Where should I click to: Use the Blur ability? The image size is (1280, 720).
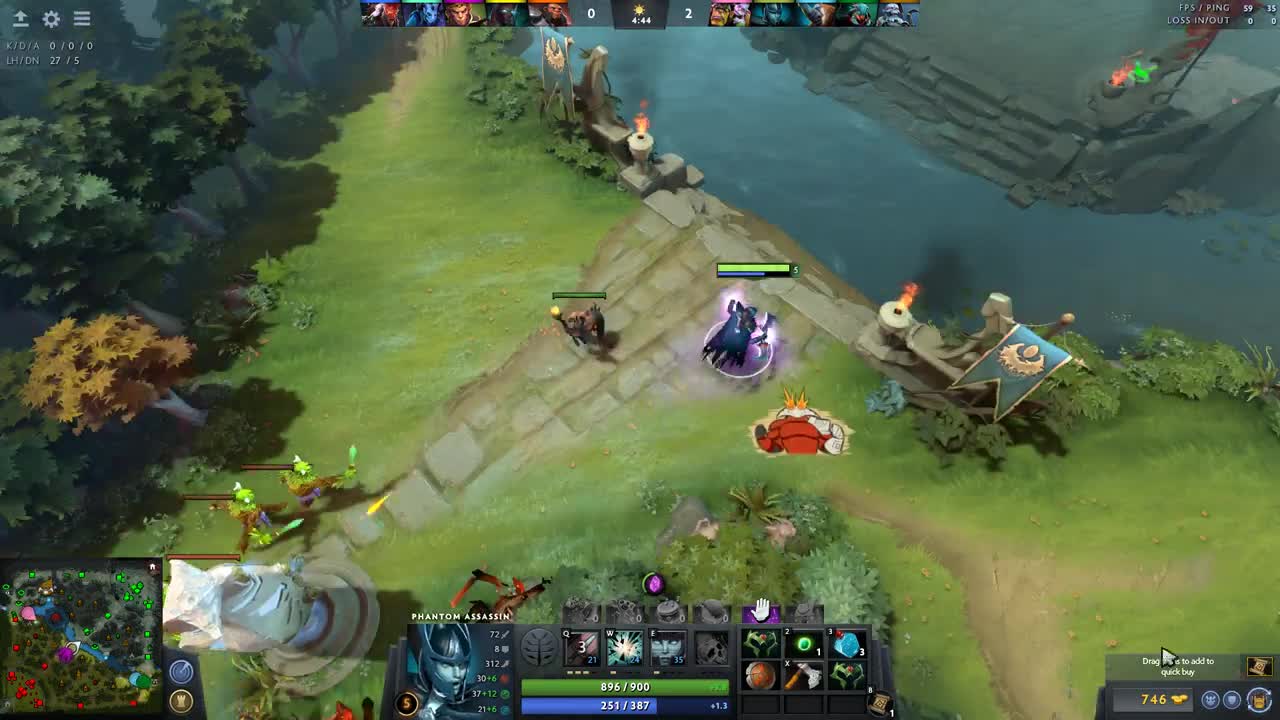tap(668, 648)
